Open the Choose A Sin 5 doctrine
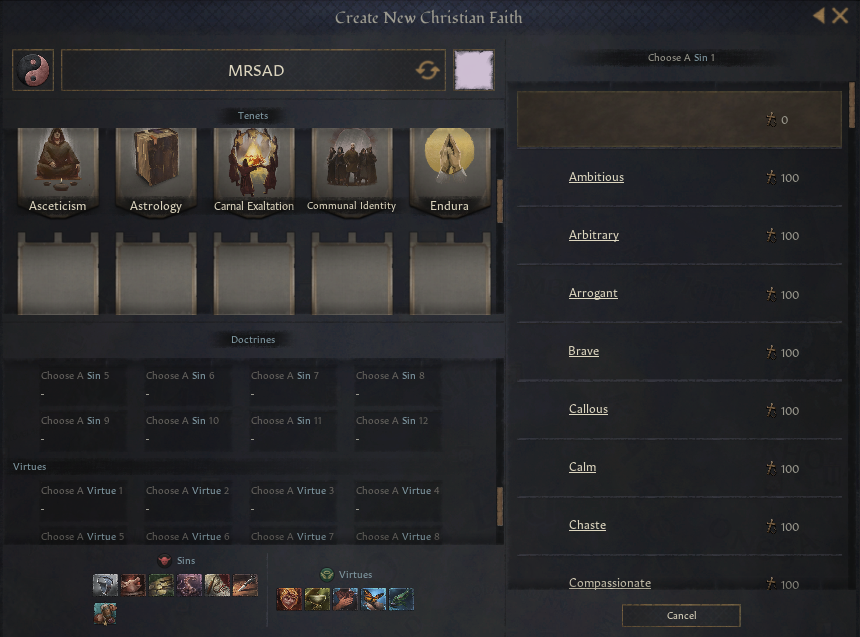Screen dimensions: 860x637 point(77,385)
